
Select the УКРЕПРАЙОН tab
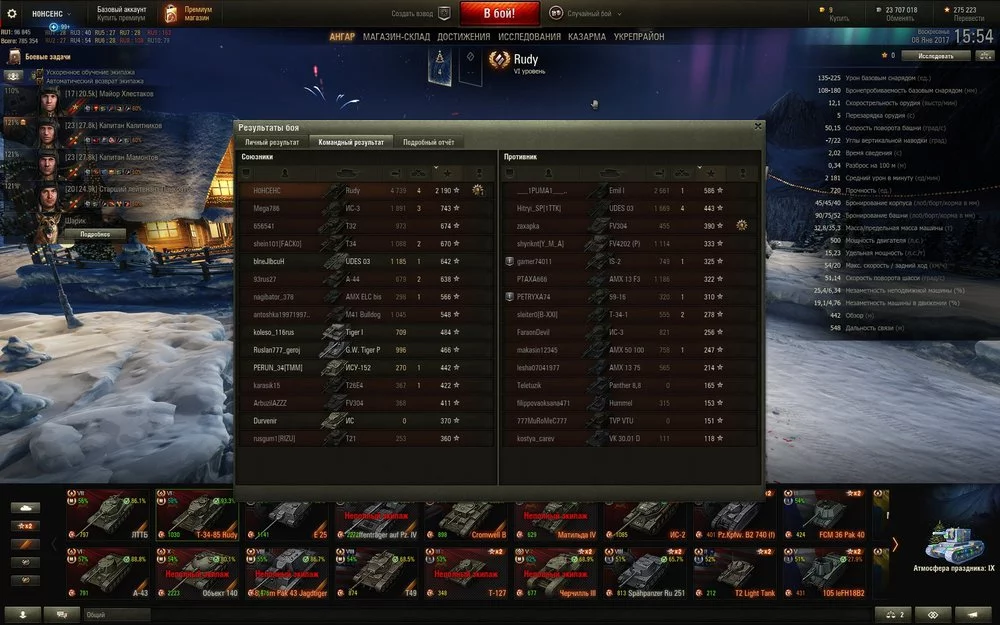pyautogui.click(x=638, y=37)
